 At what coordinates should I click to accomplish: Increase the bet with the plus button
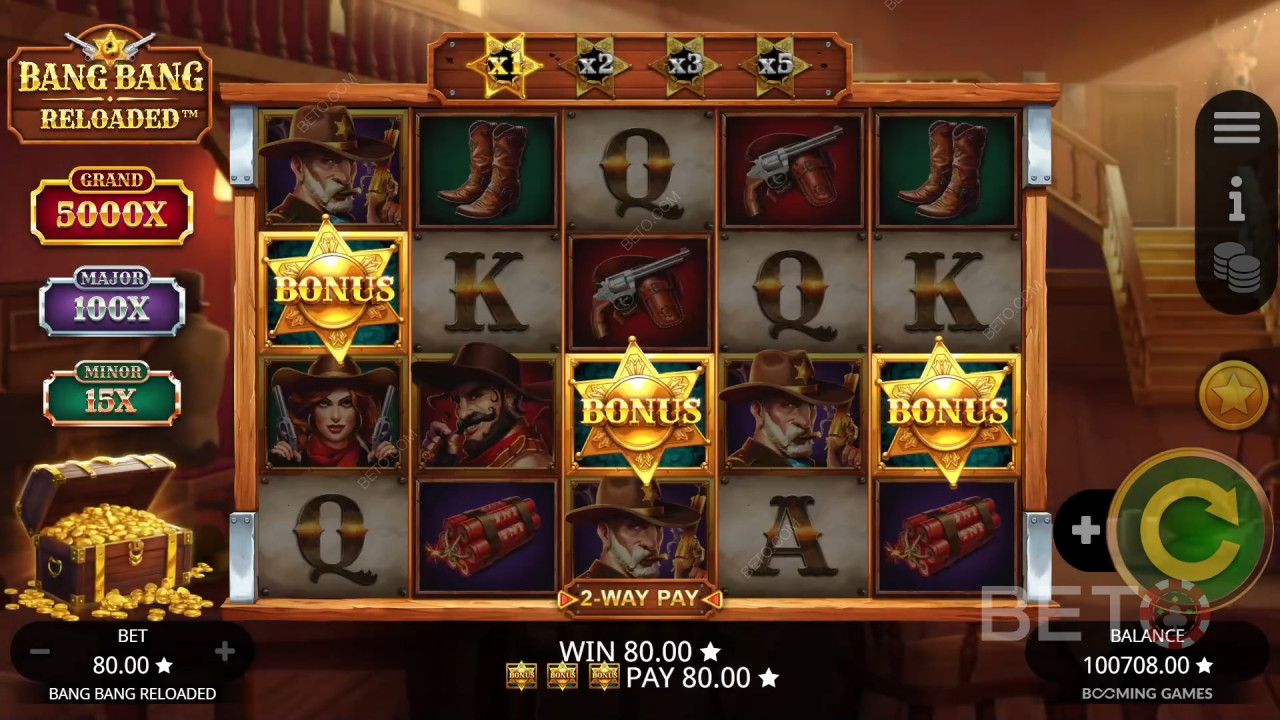pyautogui.click(x=225, y=652)
